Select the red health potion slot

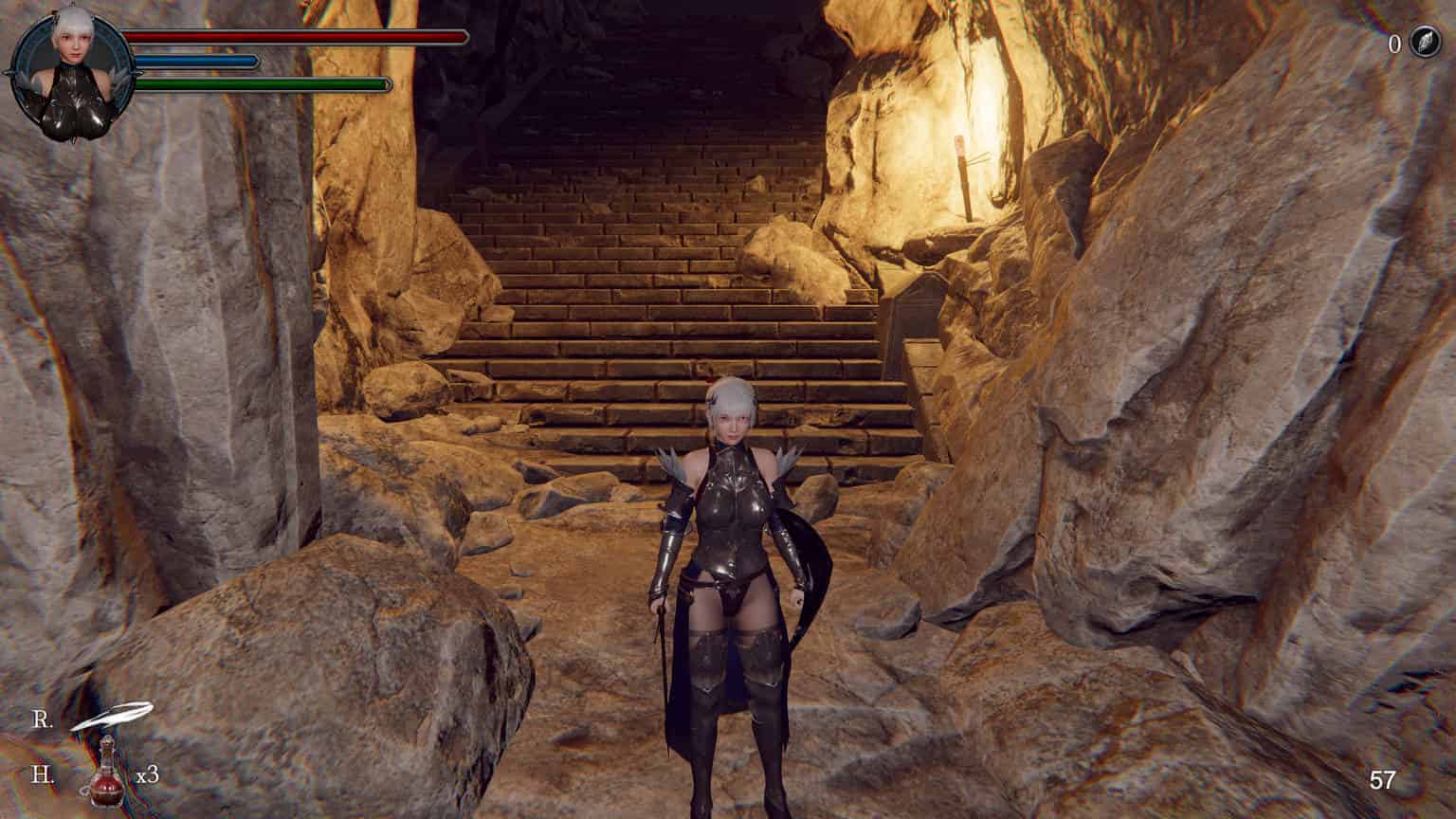(108, 774)
